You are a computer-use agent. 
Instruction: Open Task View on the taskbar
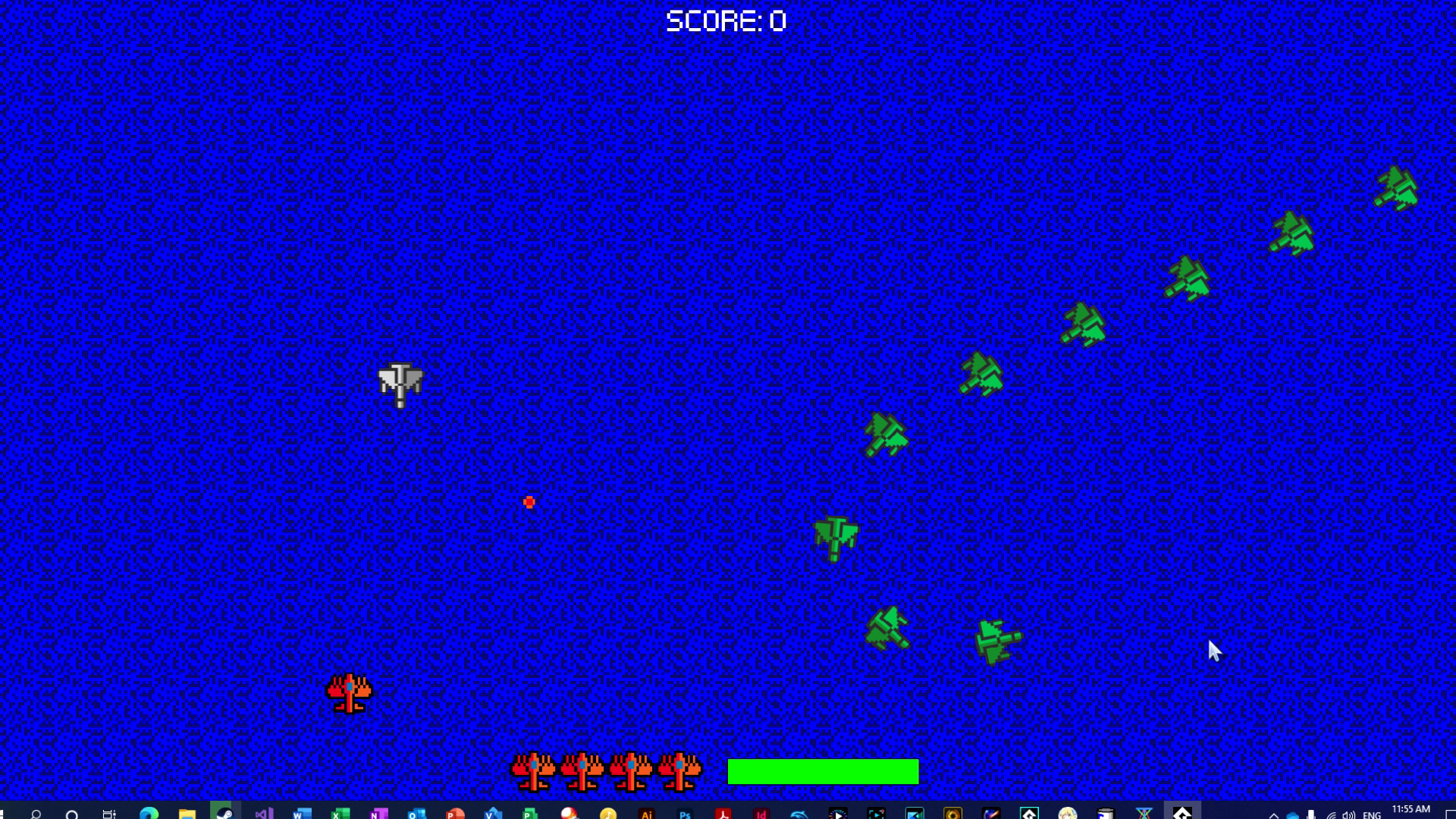click(108, 811)
